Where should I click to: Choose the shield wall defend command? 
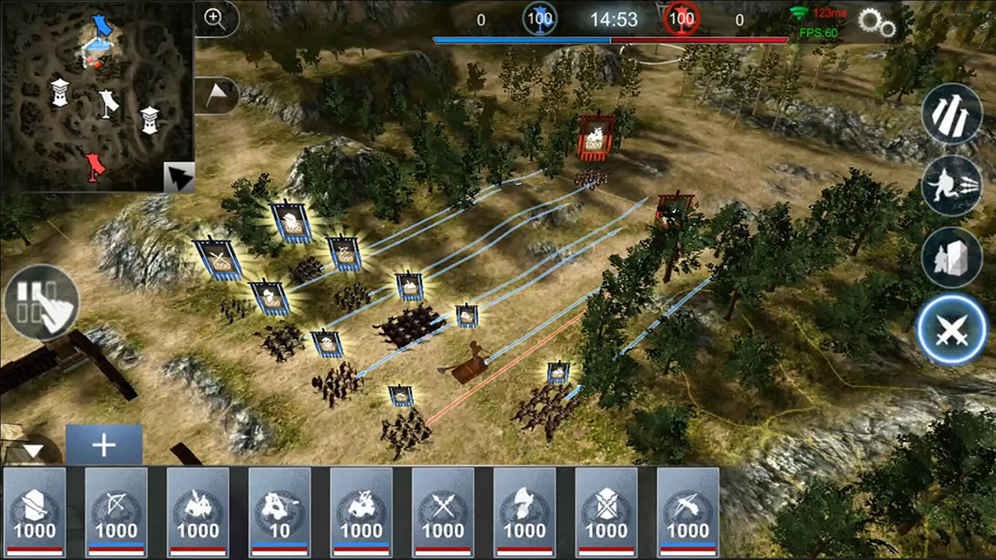click(x=950, y=256)
